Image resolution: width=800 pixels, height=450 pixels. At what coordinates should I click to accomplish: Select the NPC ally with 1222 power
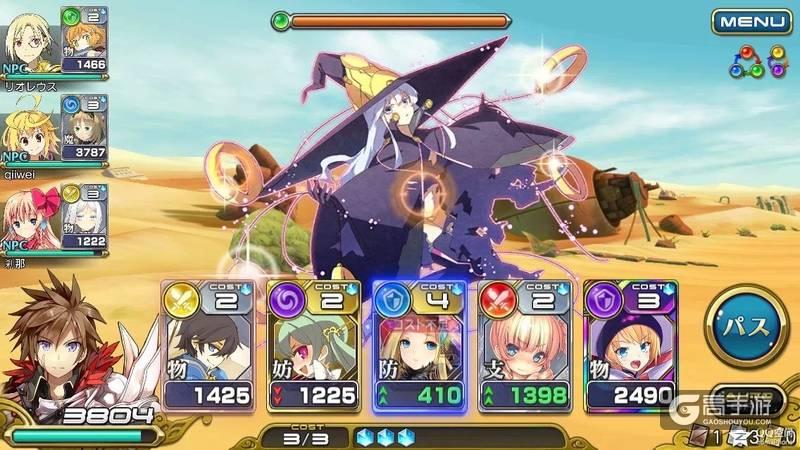point(55,217)
